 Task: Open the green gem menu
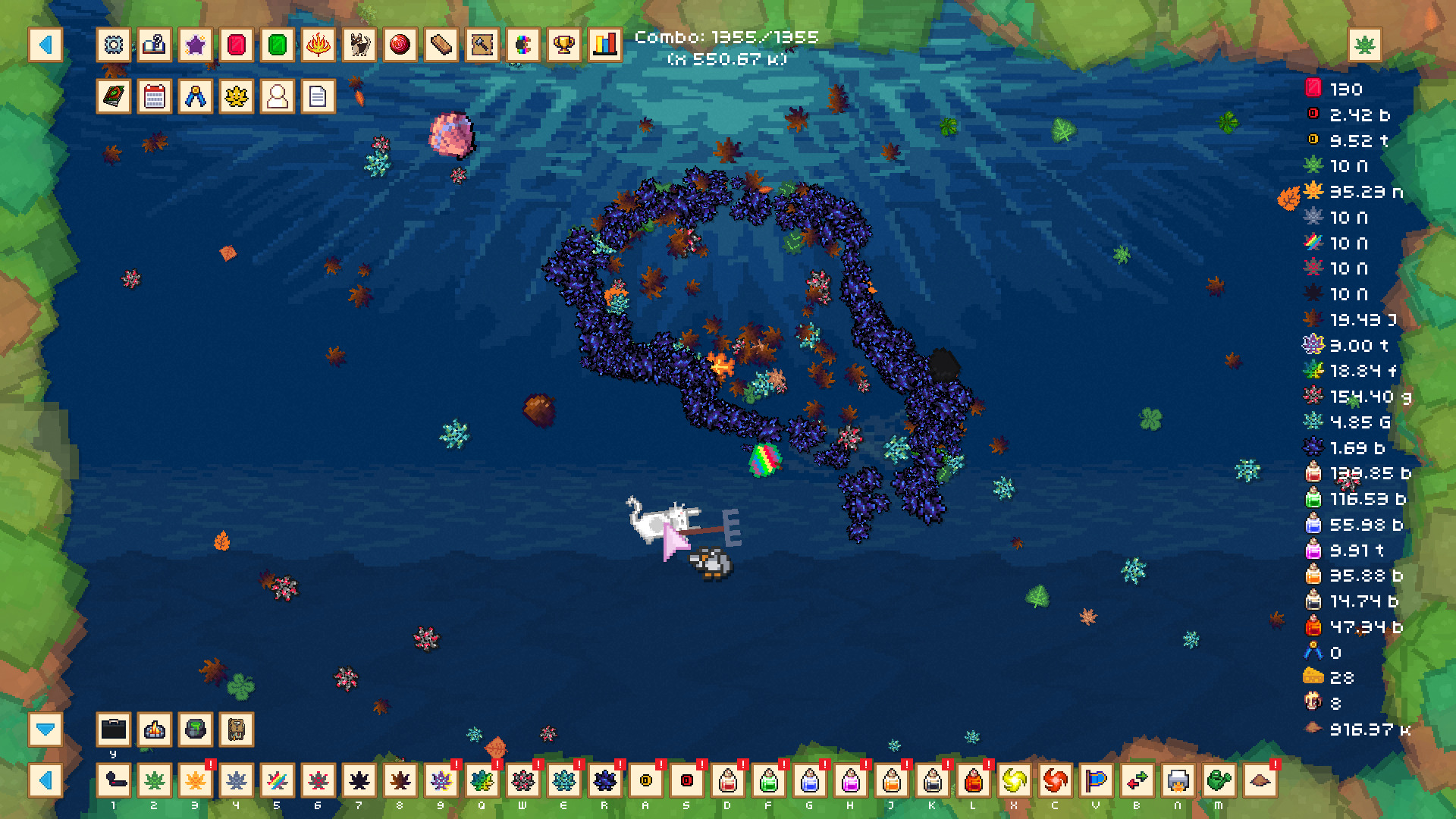278,45
